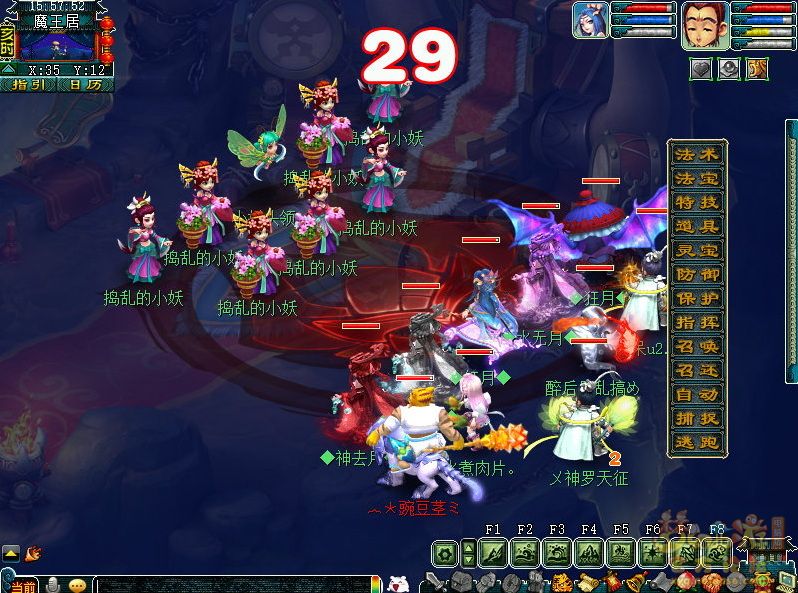
Task: Open the 日历 calendar button
Action: pyautogui.click(x=85, y=85)
